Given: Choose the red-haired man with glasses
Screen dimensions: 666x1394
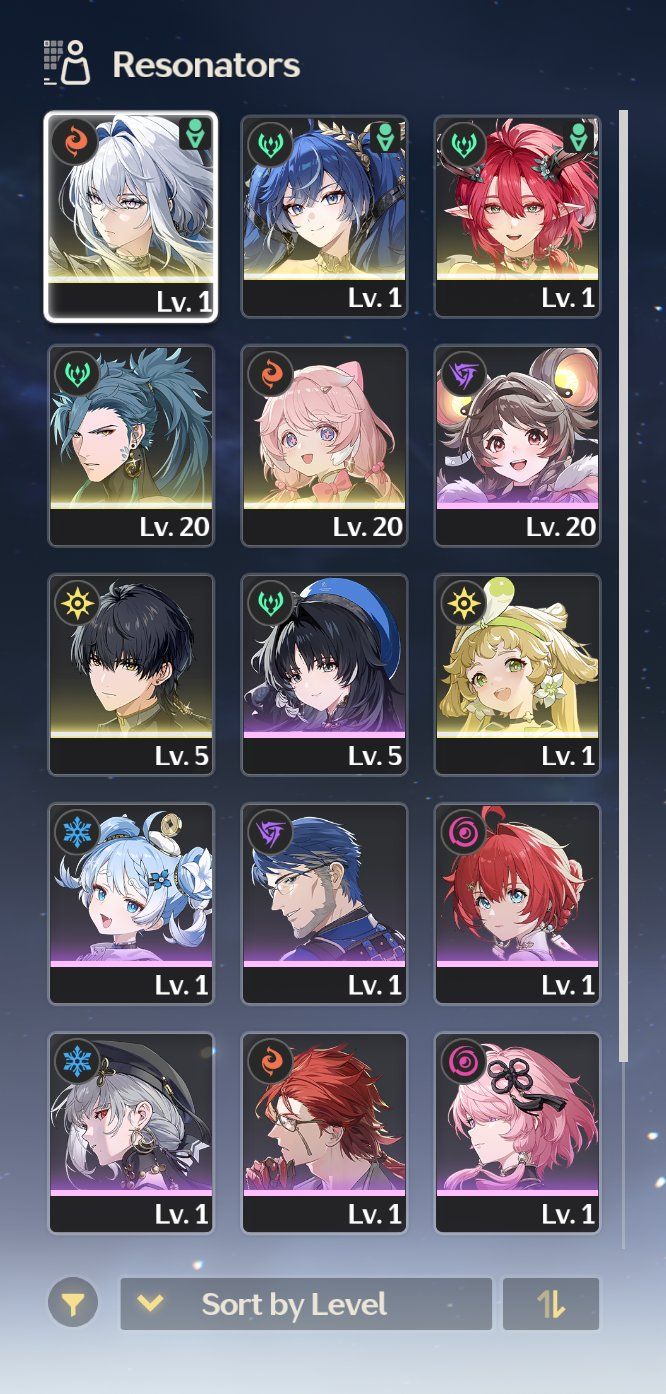Looking at the screenshot, I should click(x=324, y=1132).
